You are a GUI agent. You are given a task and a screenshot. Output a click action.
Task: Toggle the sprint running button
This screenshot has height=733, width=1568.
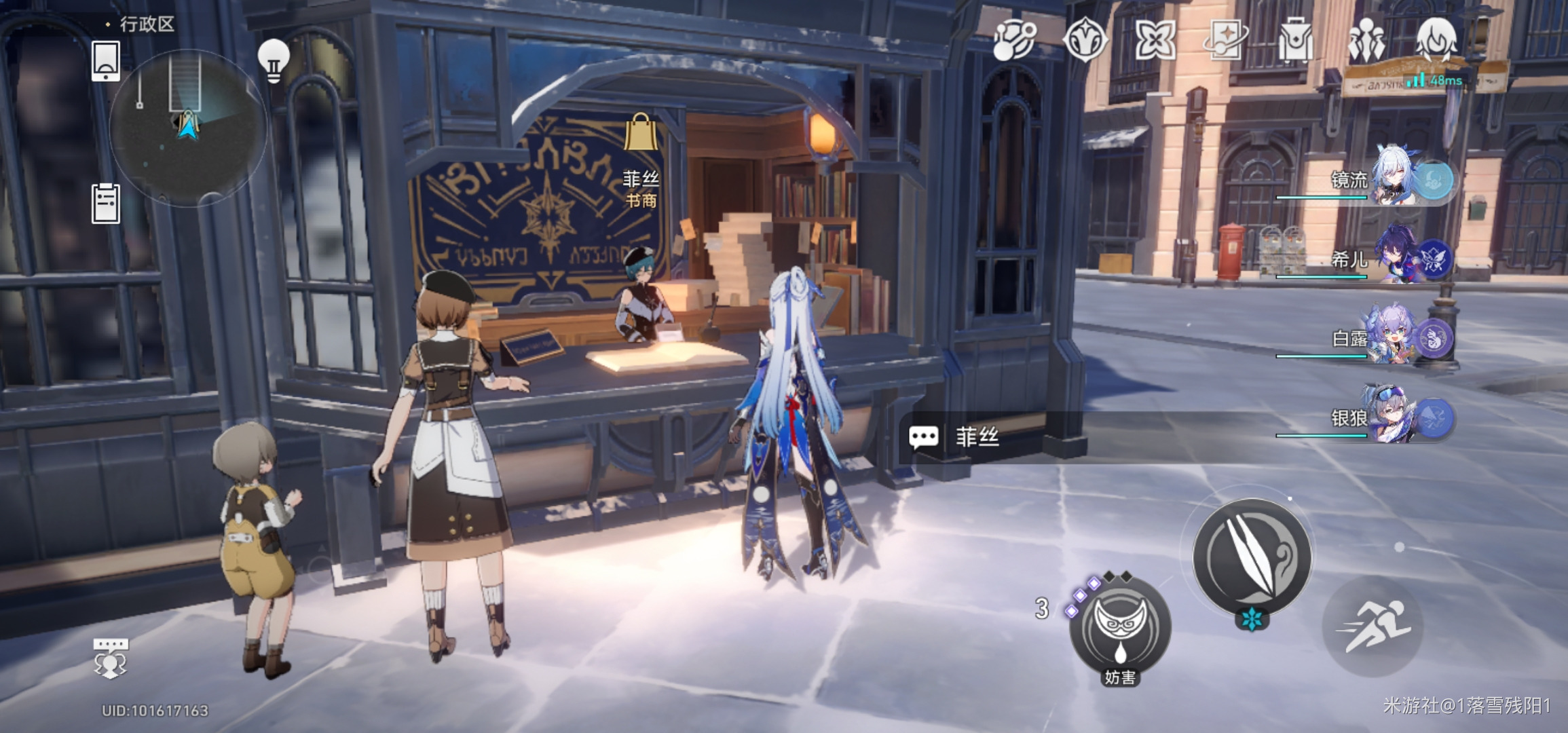[x=1373, y=626]
